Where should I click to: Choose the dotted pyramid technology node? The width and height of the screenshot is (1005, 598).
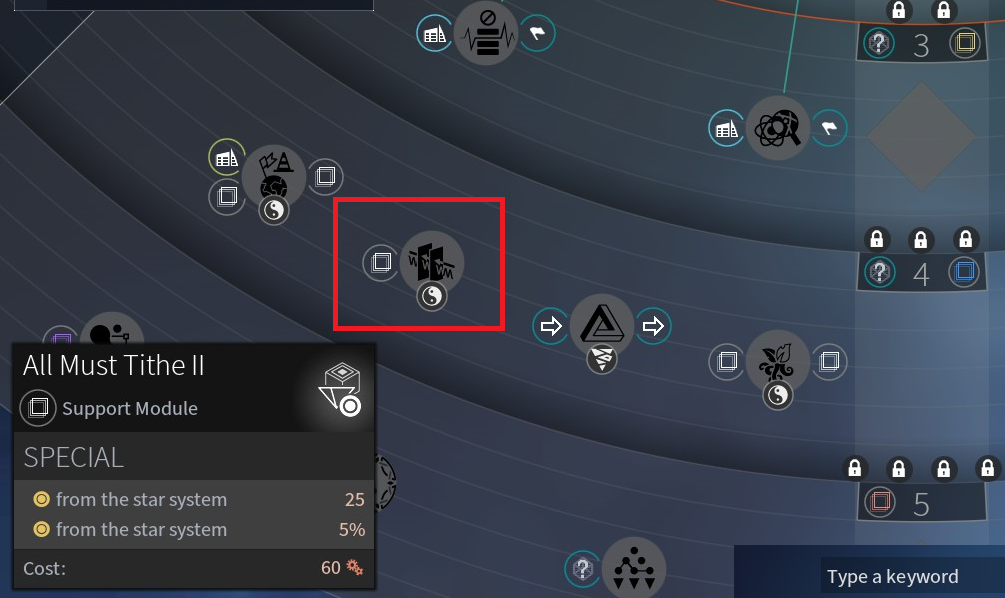pyautogui.click(x=634, y=568)
